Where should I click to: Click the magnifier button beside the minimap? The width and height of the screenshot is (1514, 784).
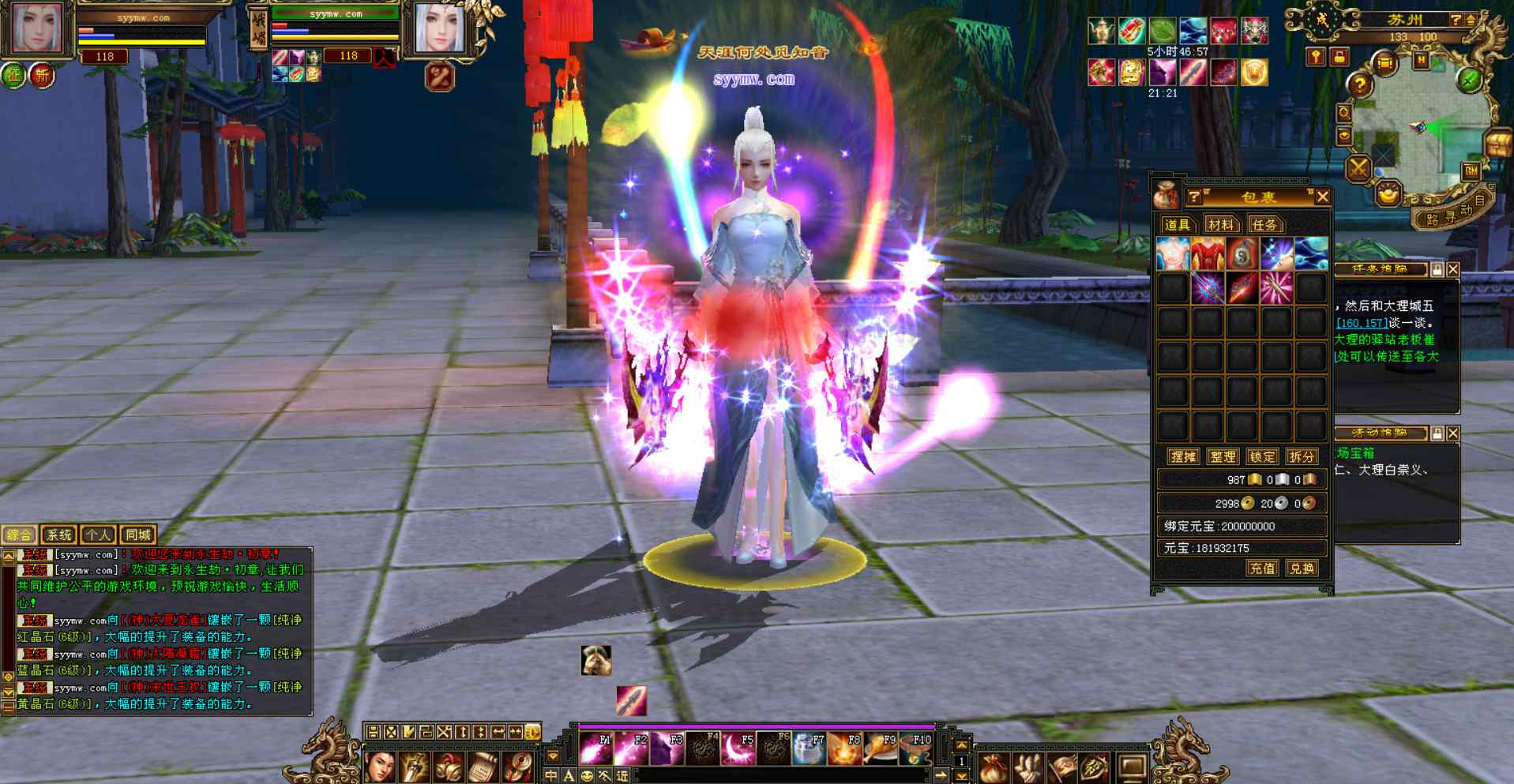tap(1343, 113)
